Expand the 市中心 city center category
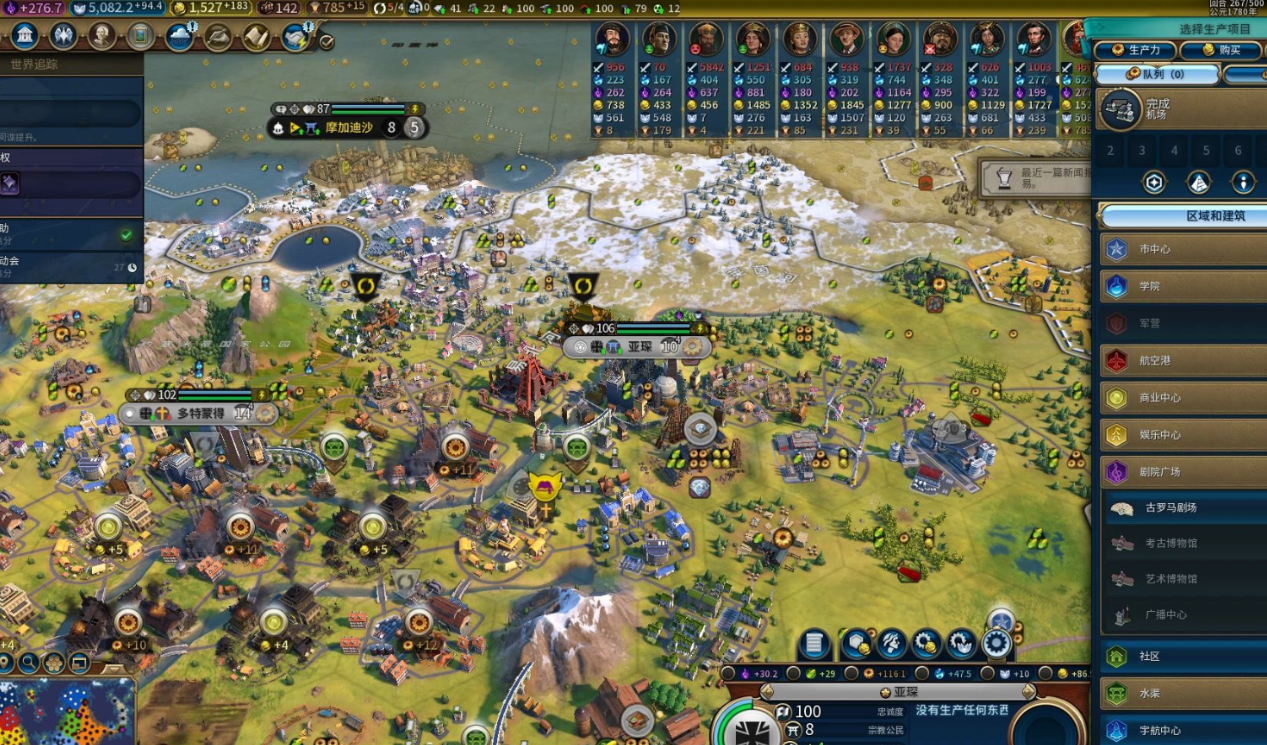 (1183, 249)
